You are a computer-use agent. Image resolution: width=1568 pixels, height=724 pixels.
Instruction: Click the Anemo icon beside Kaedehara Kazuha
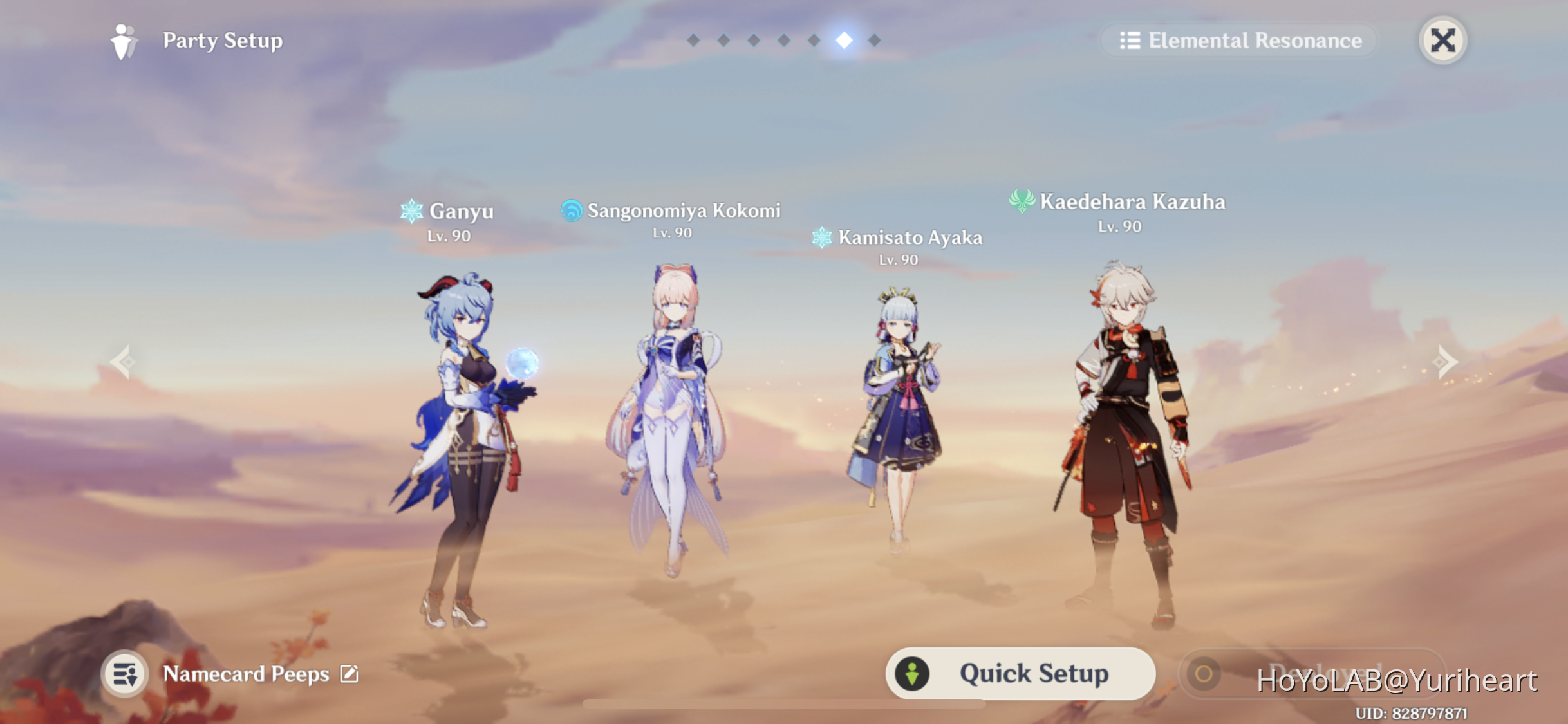click(x=1023, y=201)
